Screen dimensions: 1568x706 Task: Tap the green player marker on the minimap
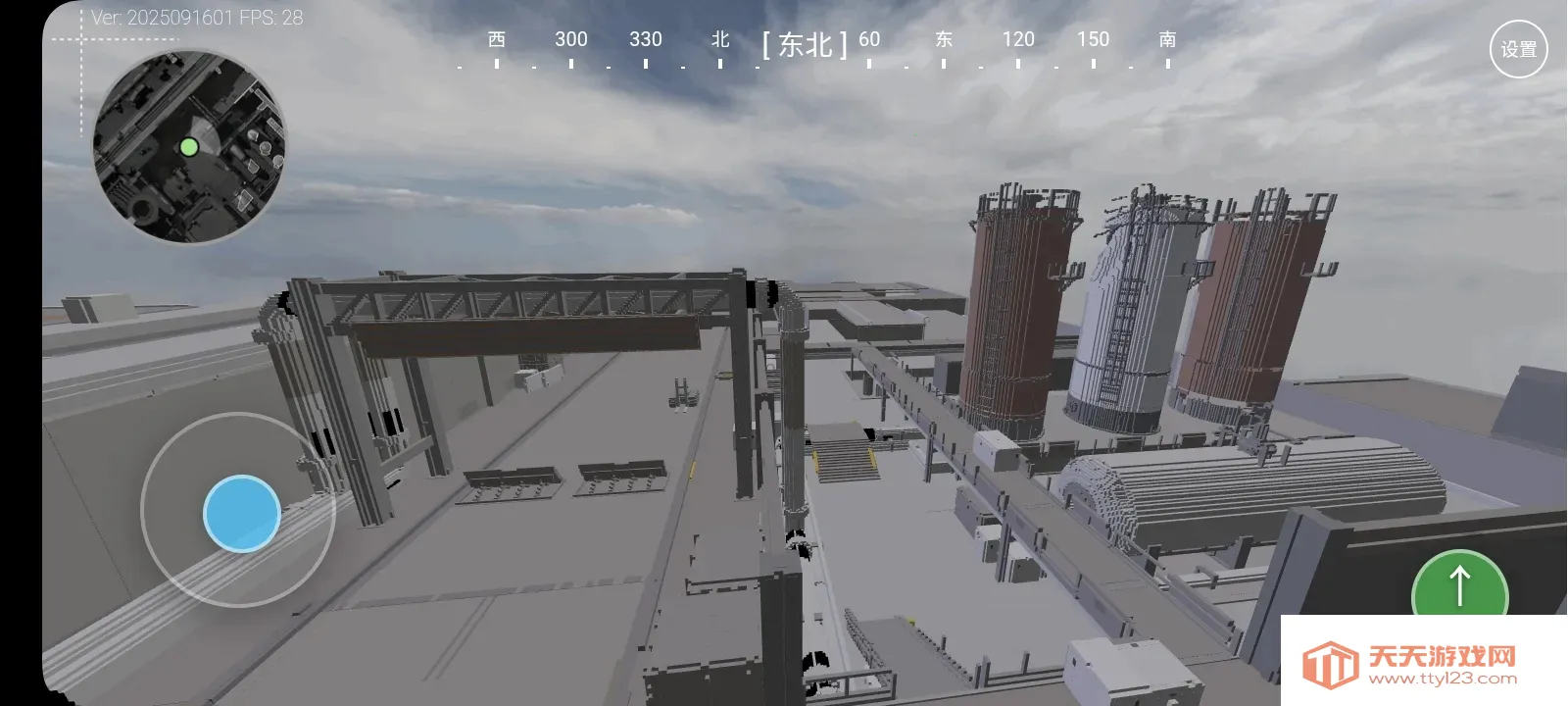coord(189,147)
